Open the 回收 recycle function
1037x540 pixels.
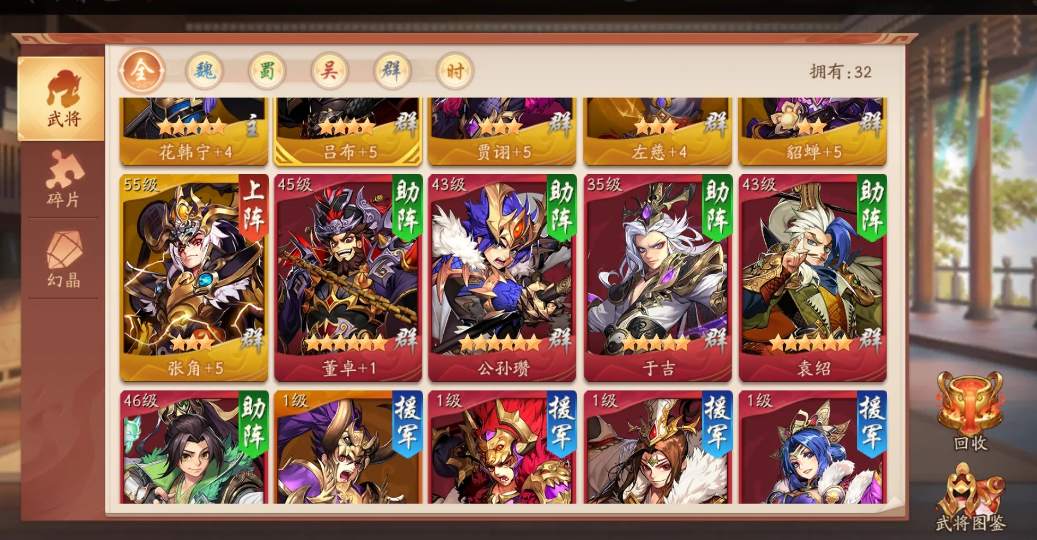[969, 410]
